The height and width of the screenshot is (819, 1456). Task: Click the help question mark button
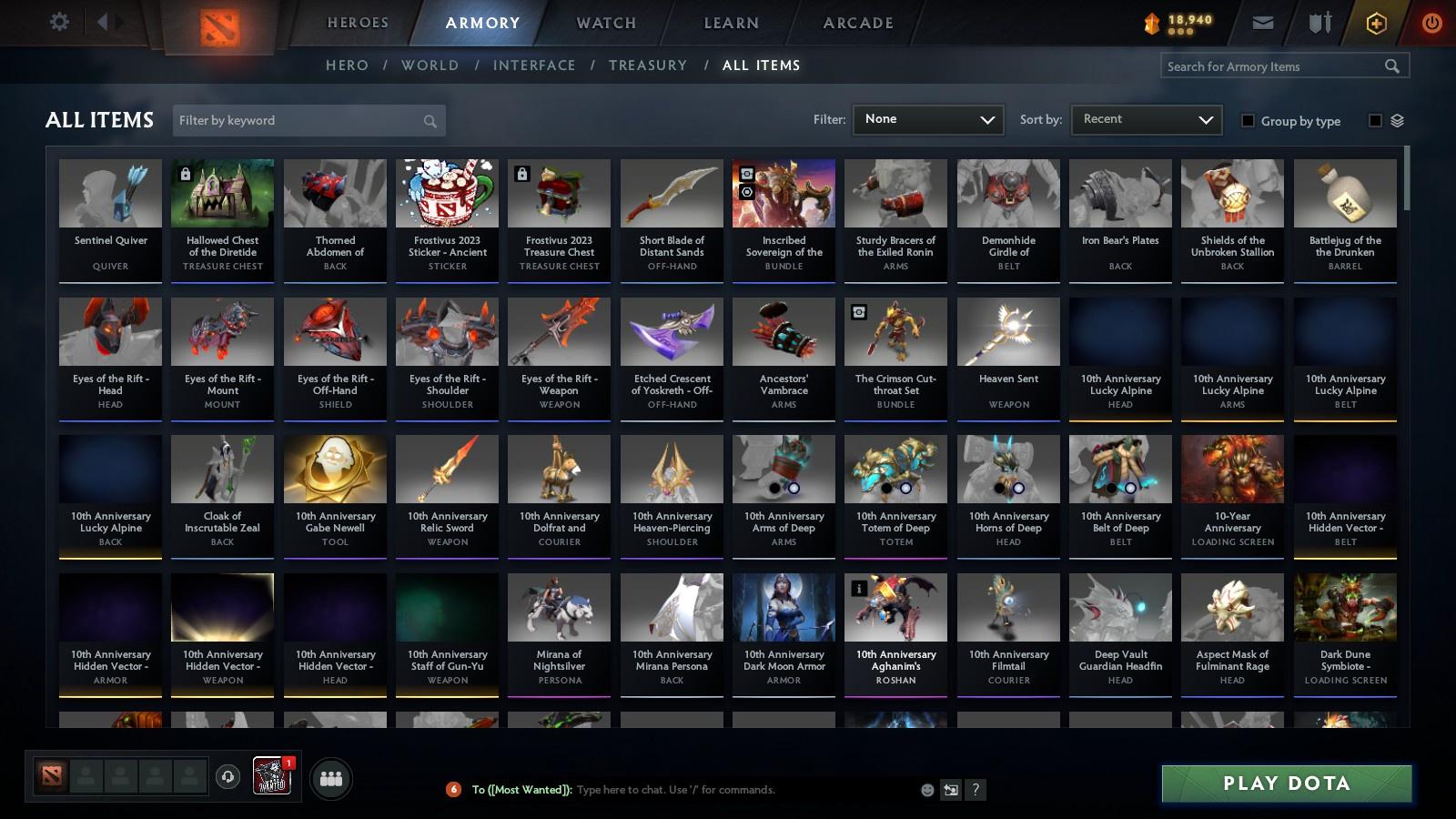[x=974, y=790]
